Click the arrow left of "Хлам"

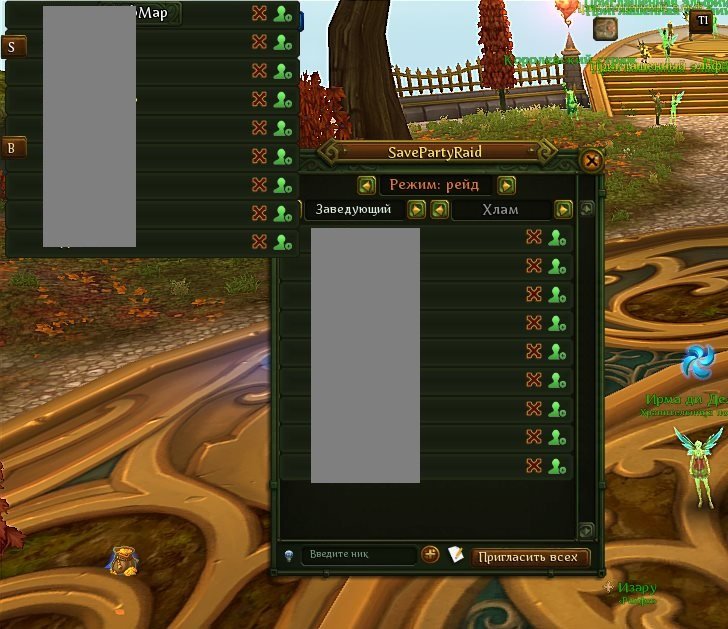[439, 210]
